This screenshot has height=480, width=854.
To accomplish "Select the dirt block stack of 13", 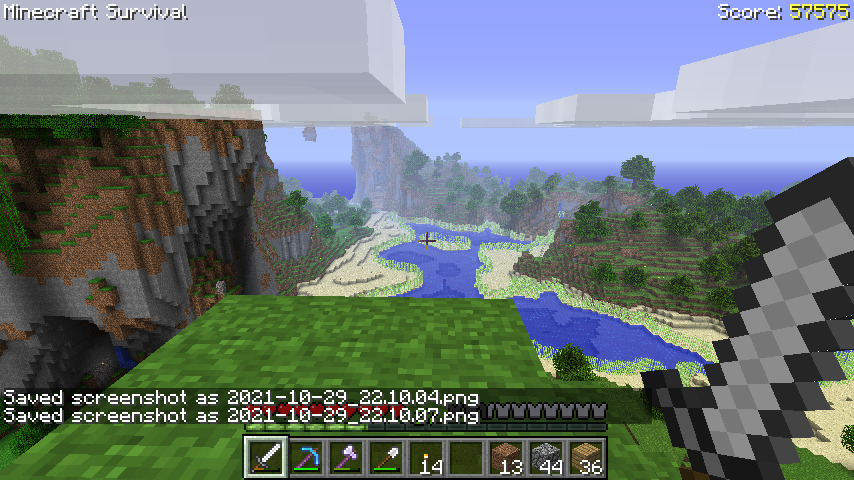I will click(507, 459).
